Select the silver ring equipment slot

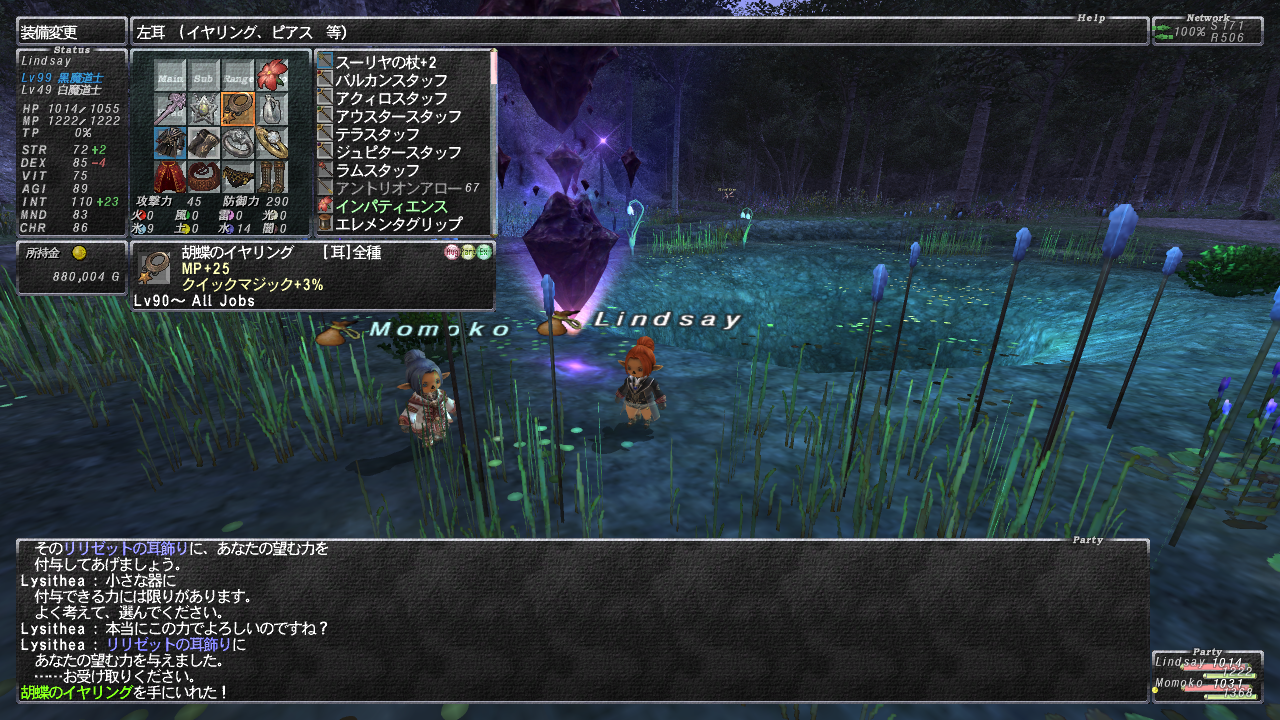(238, 142)
